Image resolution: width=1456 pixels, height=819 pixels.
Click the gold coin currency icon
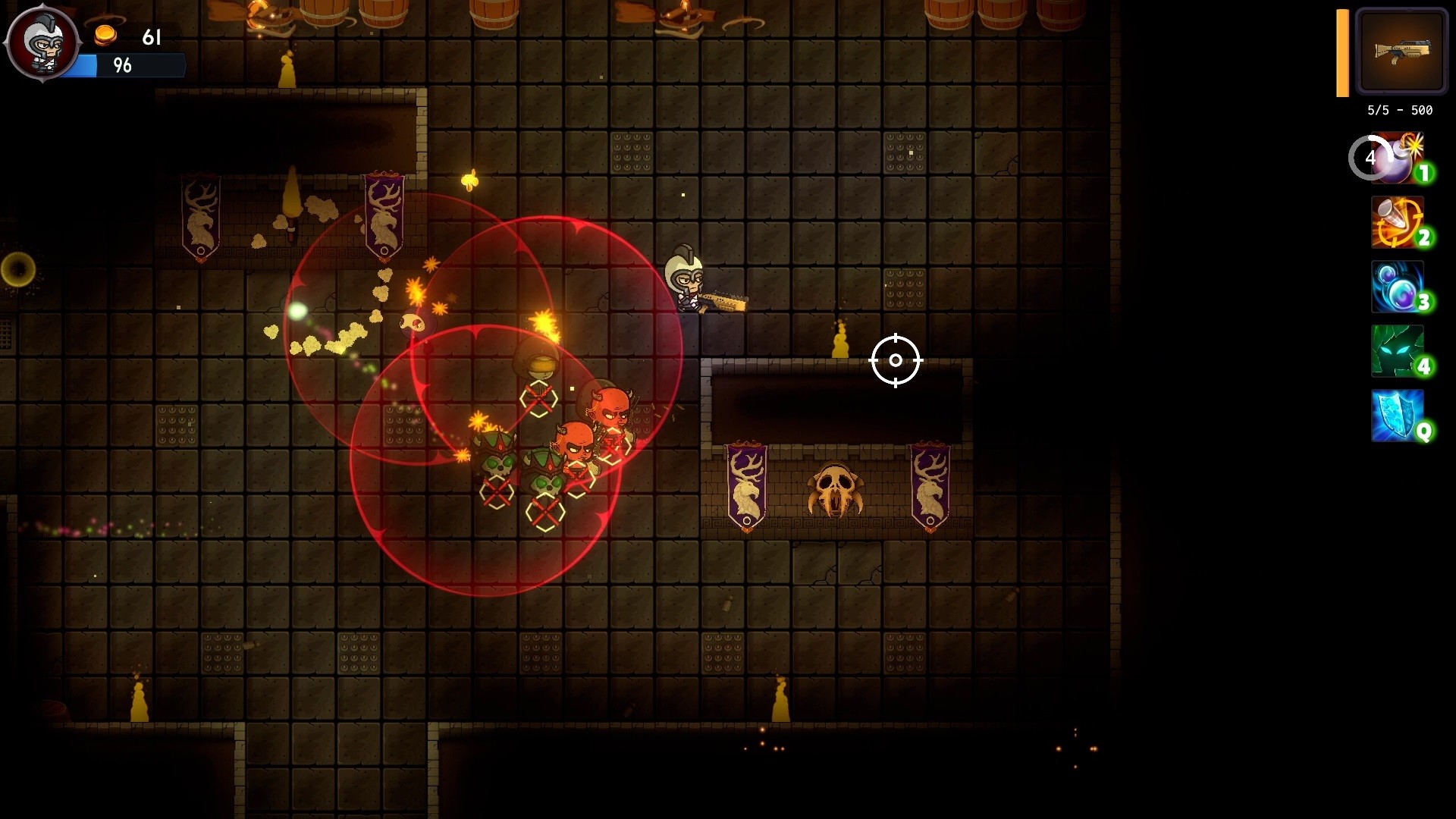click(x=104, y=35)
